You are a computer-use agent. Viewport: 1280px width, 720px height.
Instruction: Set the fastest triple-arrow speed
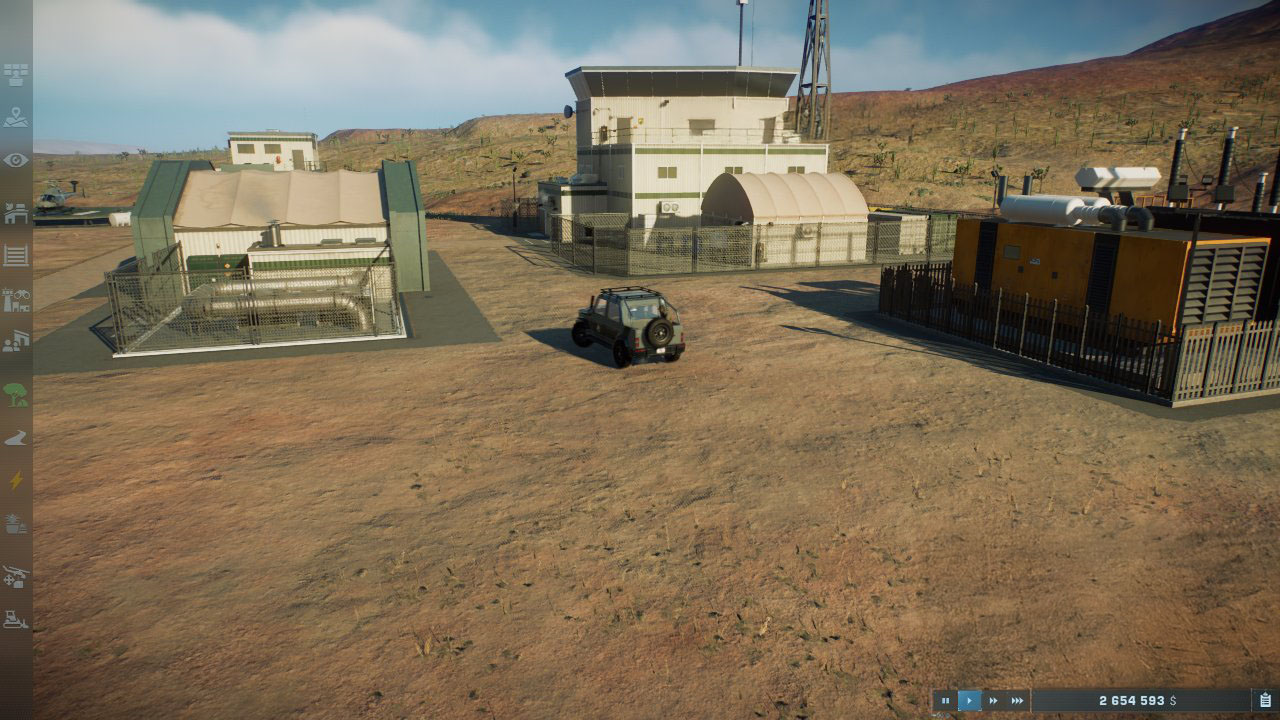pyautogui.click(x=1017, y=701)
